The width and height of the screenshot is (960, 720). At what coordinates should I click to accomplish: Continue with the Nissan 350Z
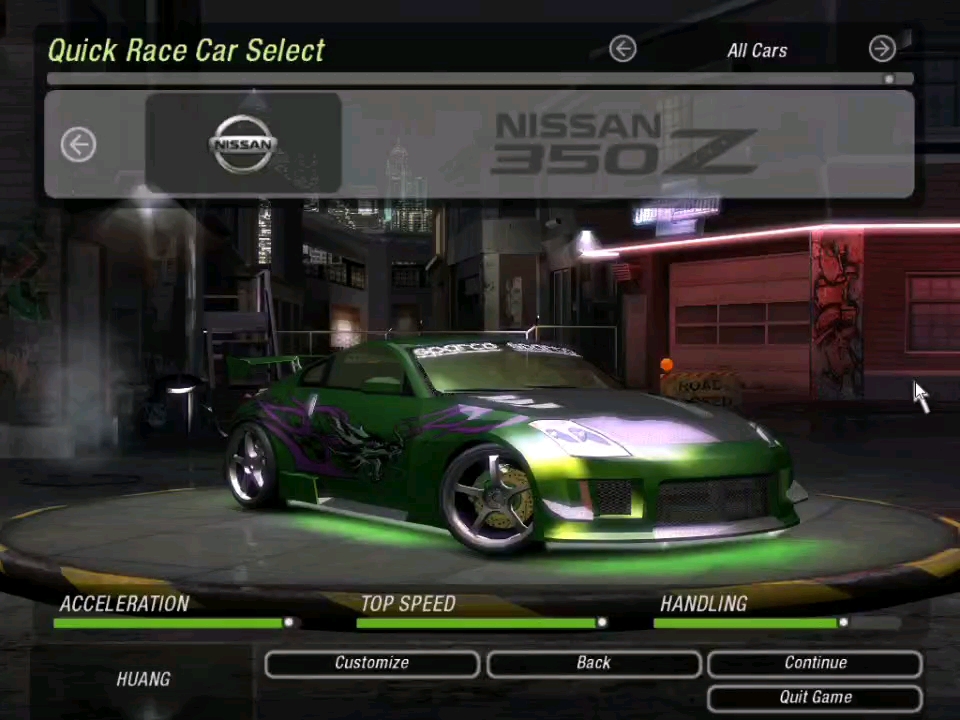[x=815, y=663]
